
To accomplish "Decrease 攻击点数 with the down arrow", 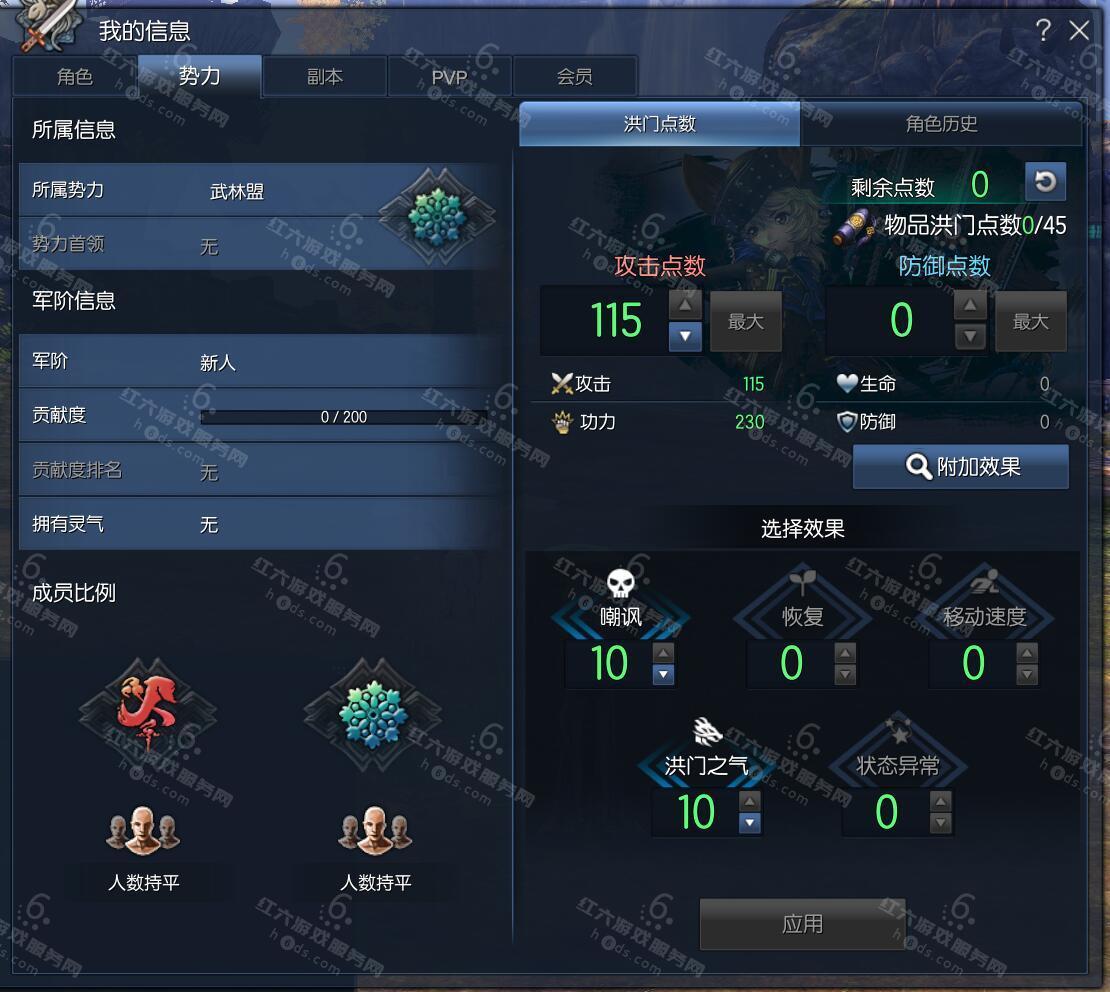I will tap(684, 337).
